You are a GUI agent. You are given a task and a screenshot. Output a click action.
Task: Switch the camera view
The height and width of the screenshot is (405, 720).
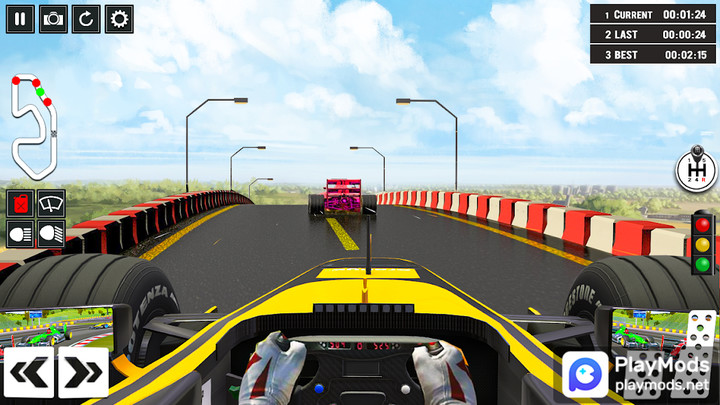click(x=53, y=18)
